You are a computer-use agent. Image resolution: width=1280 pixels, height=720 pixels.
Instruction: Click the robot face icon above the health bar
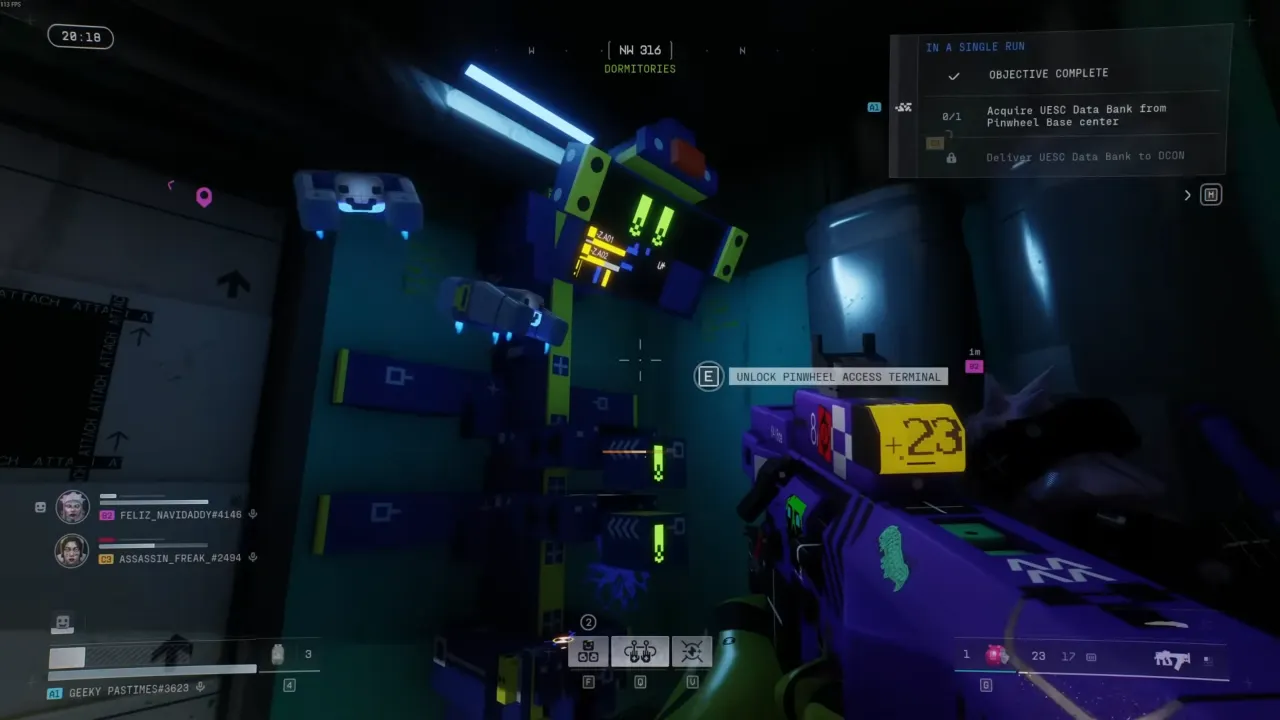tap(63, 623)
